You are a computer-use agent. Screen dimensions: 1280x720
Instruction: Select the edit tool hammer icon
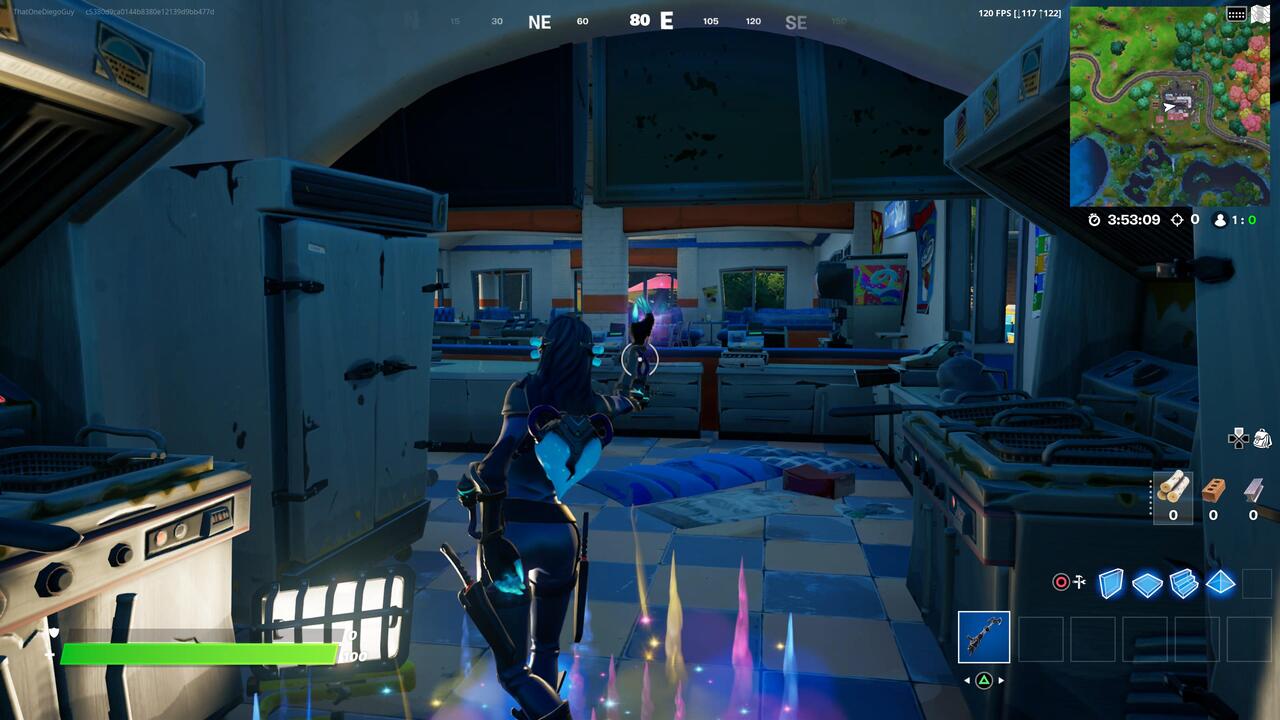click(x=1080, y=580)
